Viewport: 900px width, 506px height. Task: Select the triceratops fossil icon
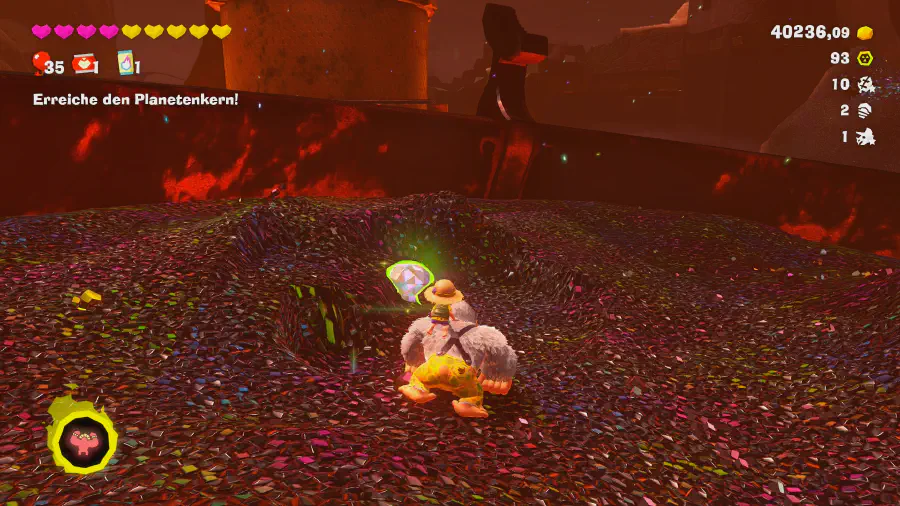[x=866, y=137]
